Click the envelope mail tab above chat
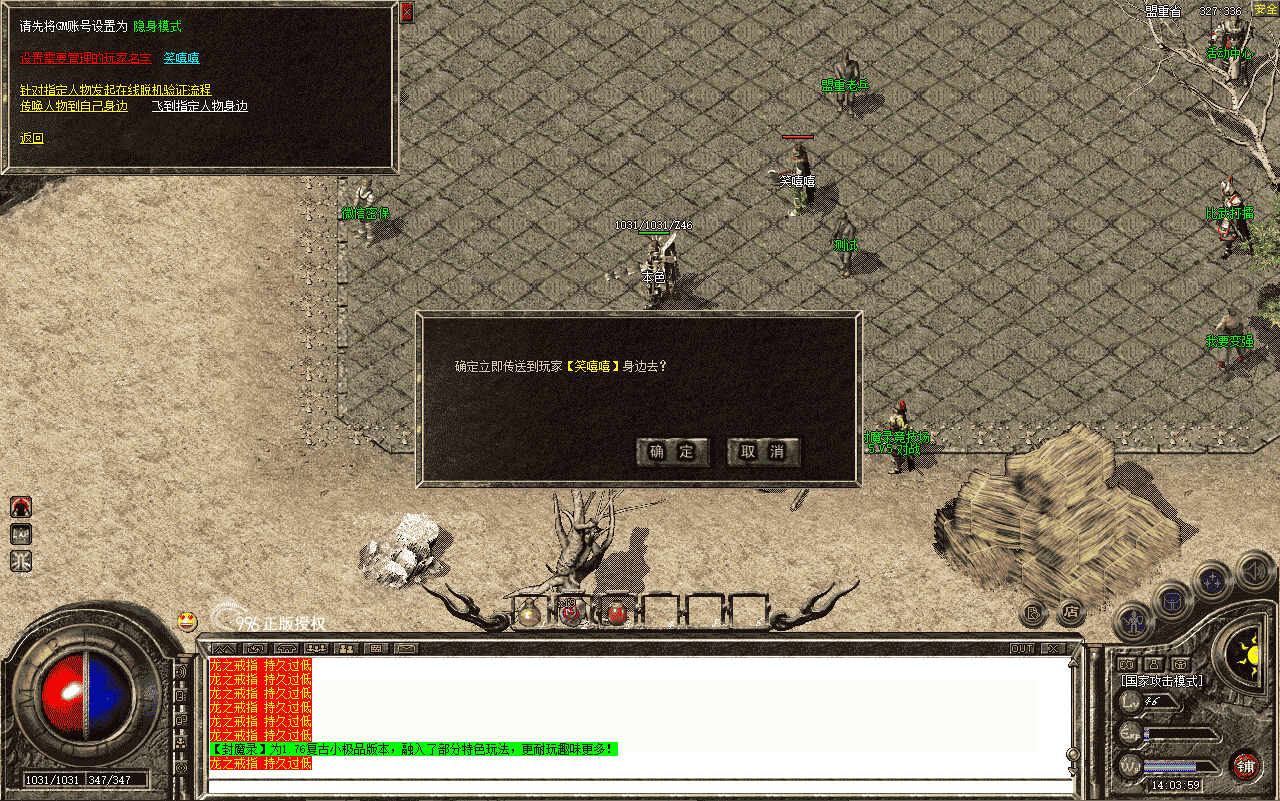The height and width of the screenshot is (801, 1280). (406, 648)
